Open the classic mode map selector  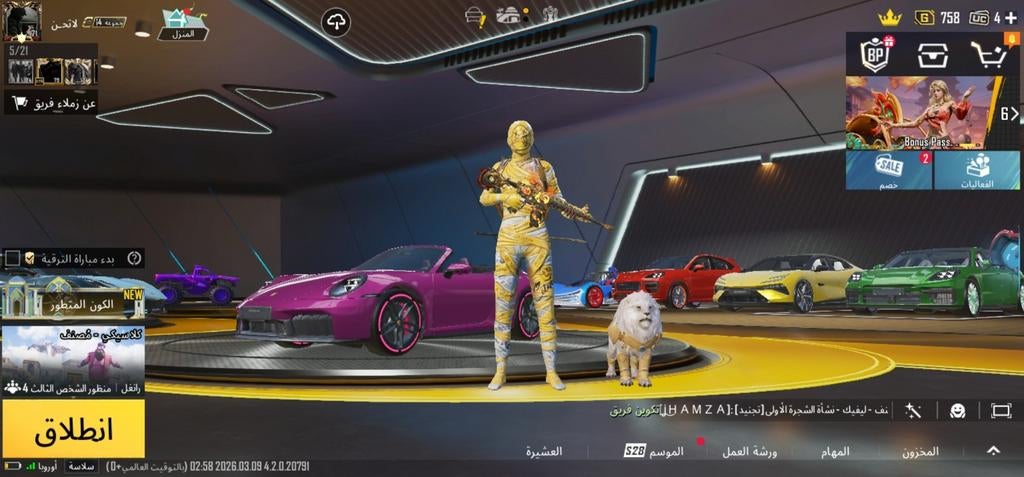coord(72,360)
